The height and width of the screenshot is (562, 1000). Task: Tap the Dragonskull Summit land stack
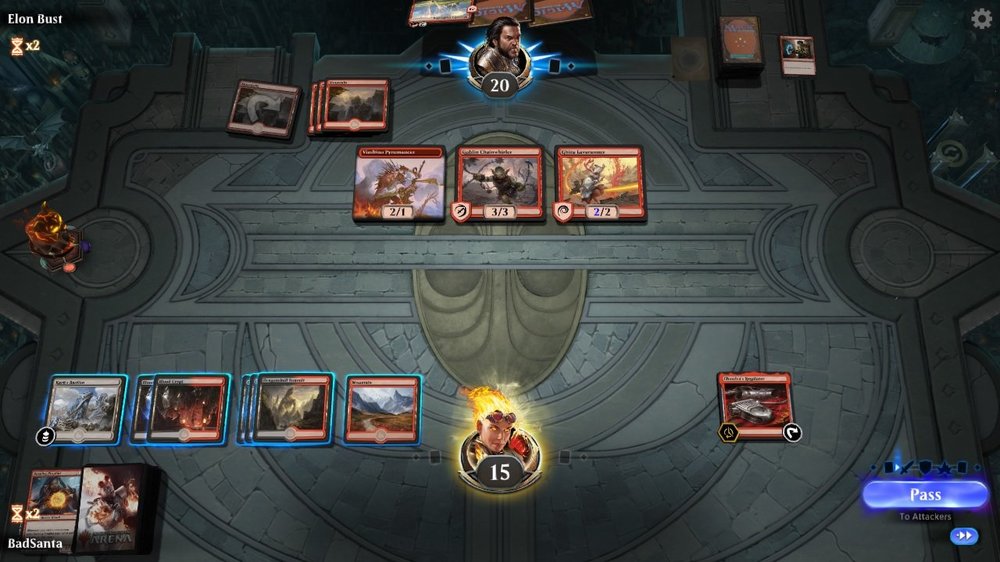(292, 408)
